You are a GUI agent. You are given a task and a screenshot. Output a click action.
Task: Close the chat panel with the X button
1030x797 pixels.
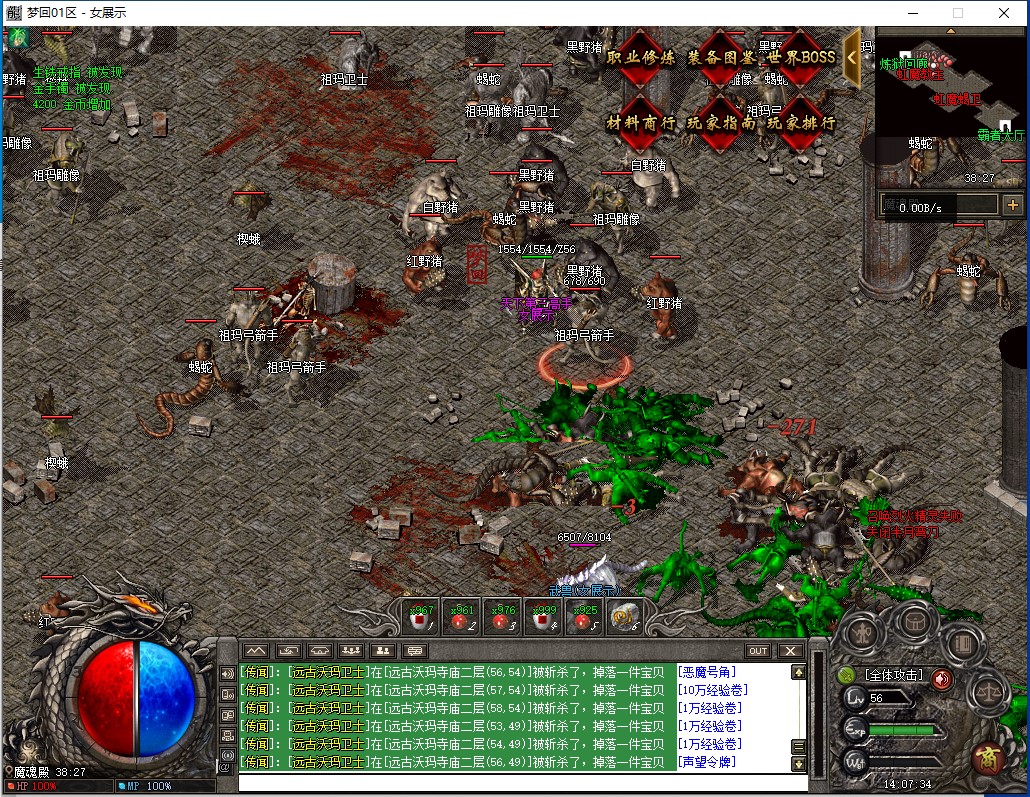pos(790,651)
